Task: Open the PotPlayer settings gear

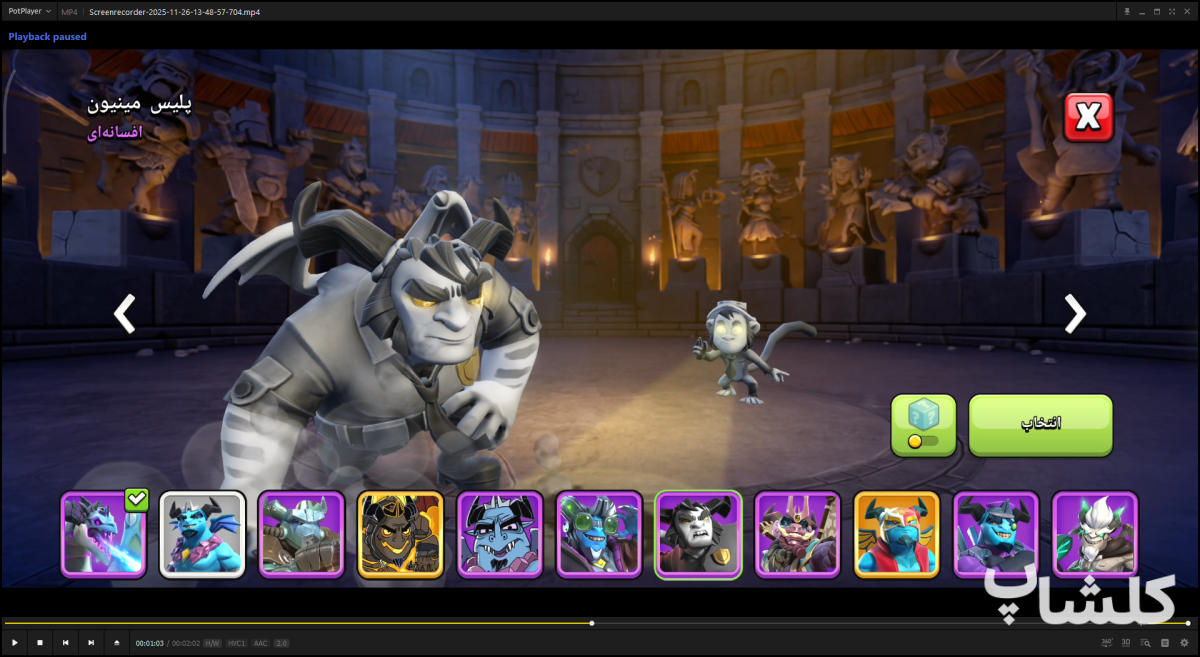Action: coord(1184,643)
